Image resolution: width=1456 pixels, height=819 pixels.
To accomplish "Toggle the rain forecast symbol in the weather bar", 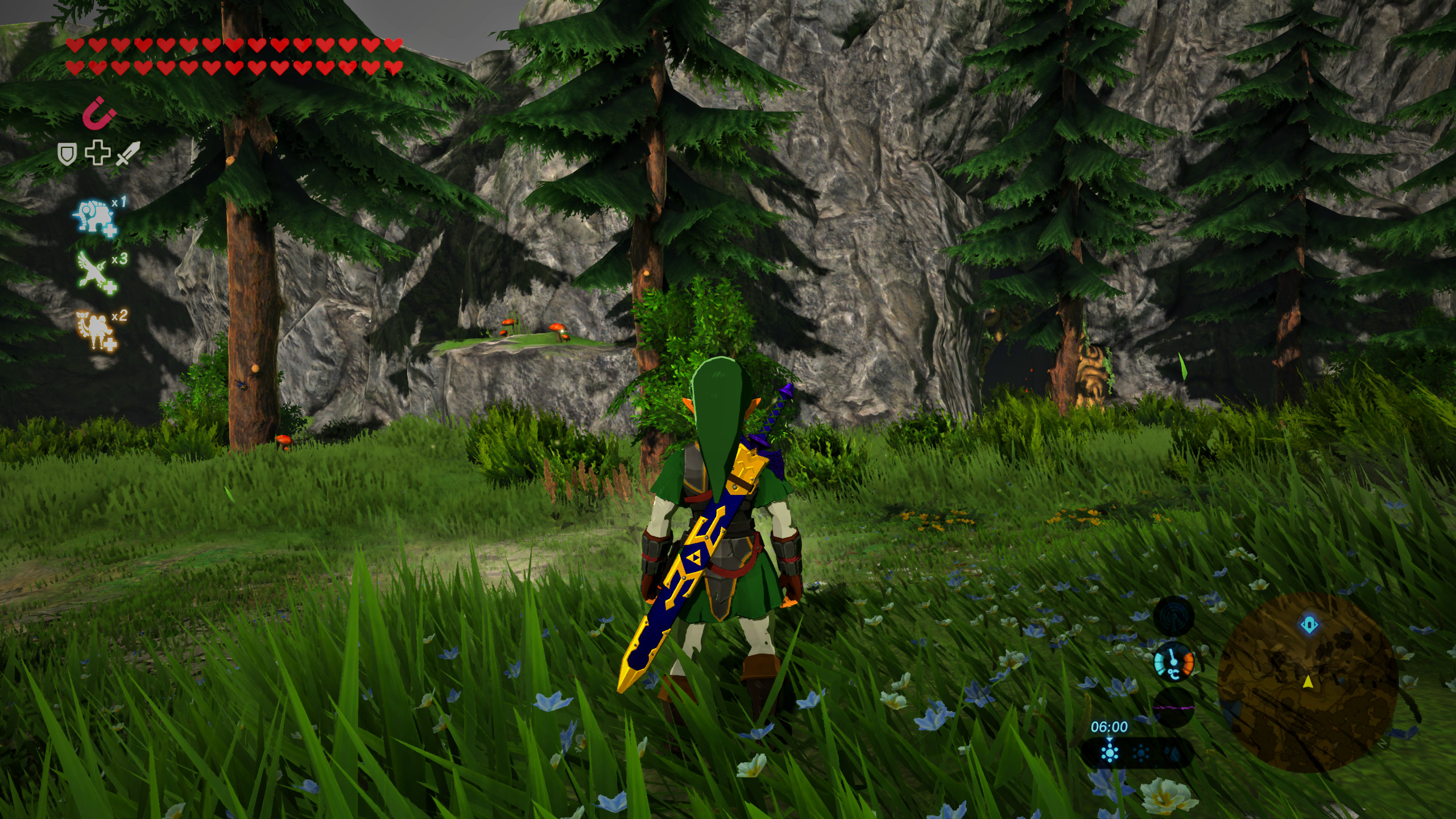I will [x=1172, y=754].
